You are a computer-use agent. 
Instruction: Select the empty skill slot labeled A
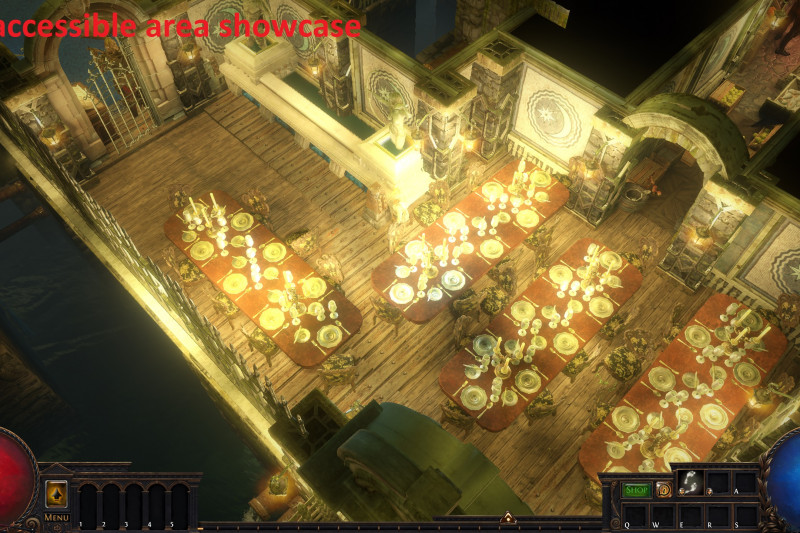(x=745, y=484)
